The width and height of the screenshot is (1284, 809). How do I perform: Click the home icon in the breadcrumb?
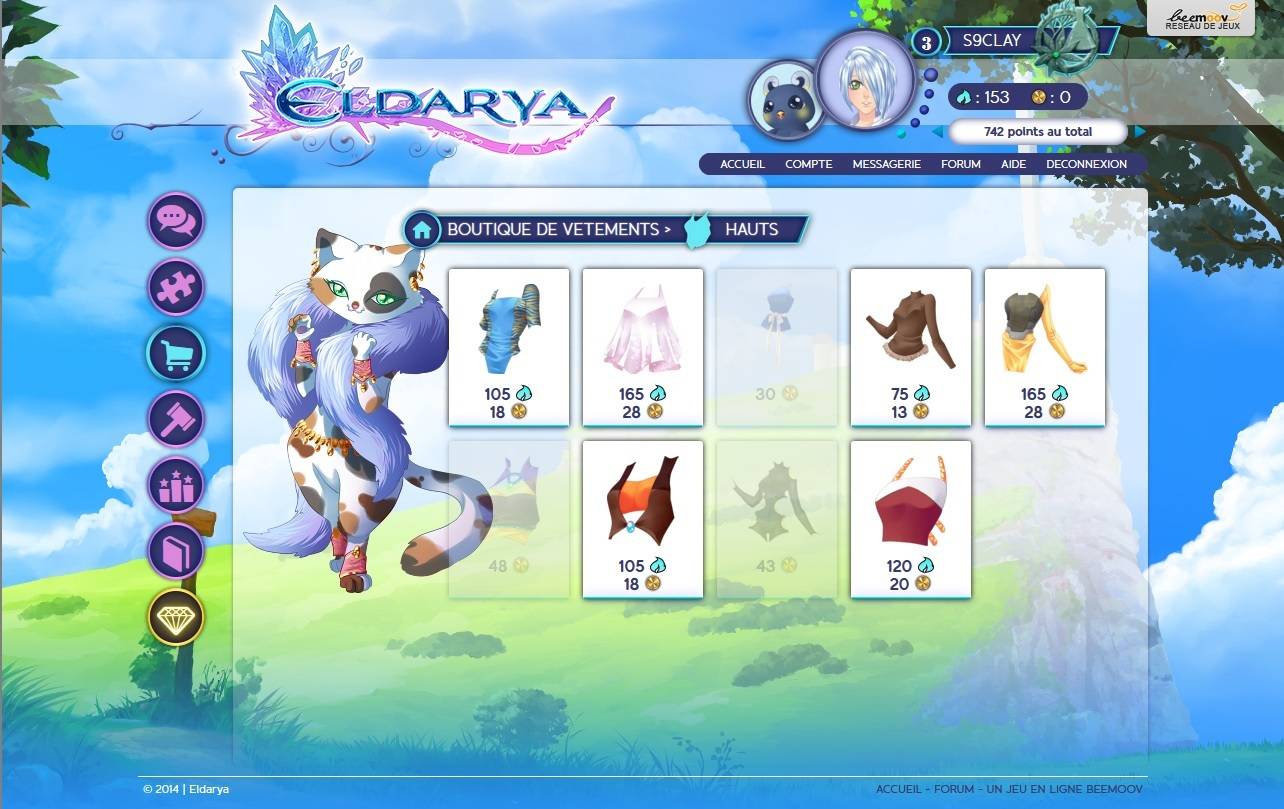point(421,229)
